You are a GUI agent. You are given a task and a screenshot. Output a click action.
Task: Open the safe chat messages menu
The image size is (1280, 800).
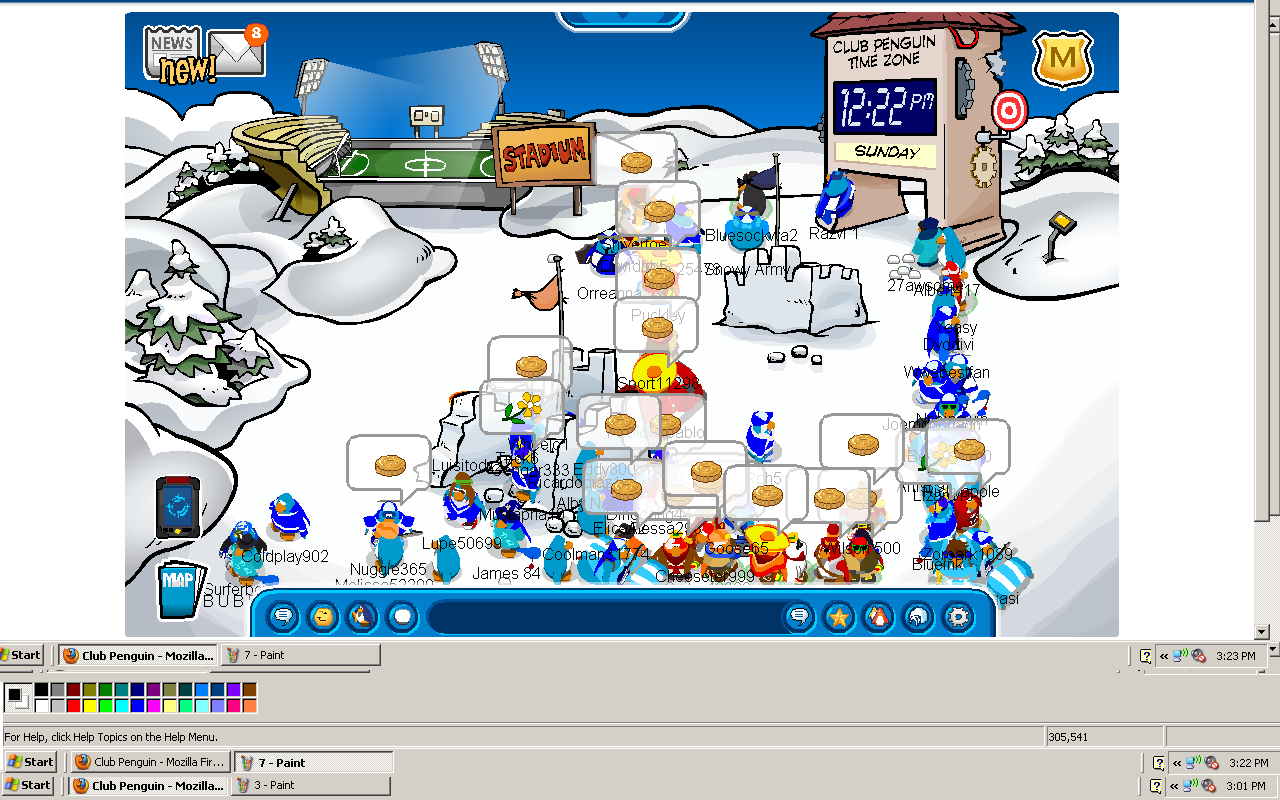(x=284, y=617)
